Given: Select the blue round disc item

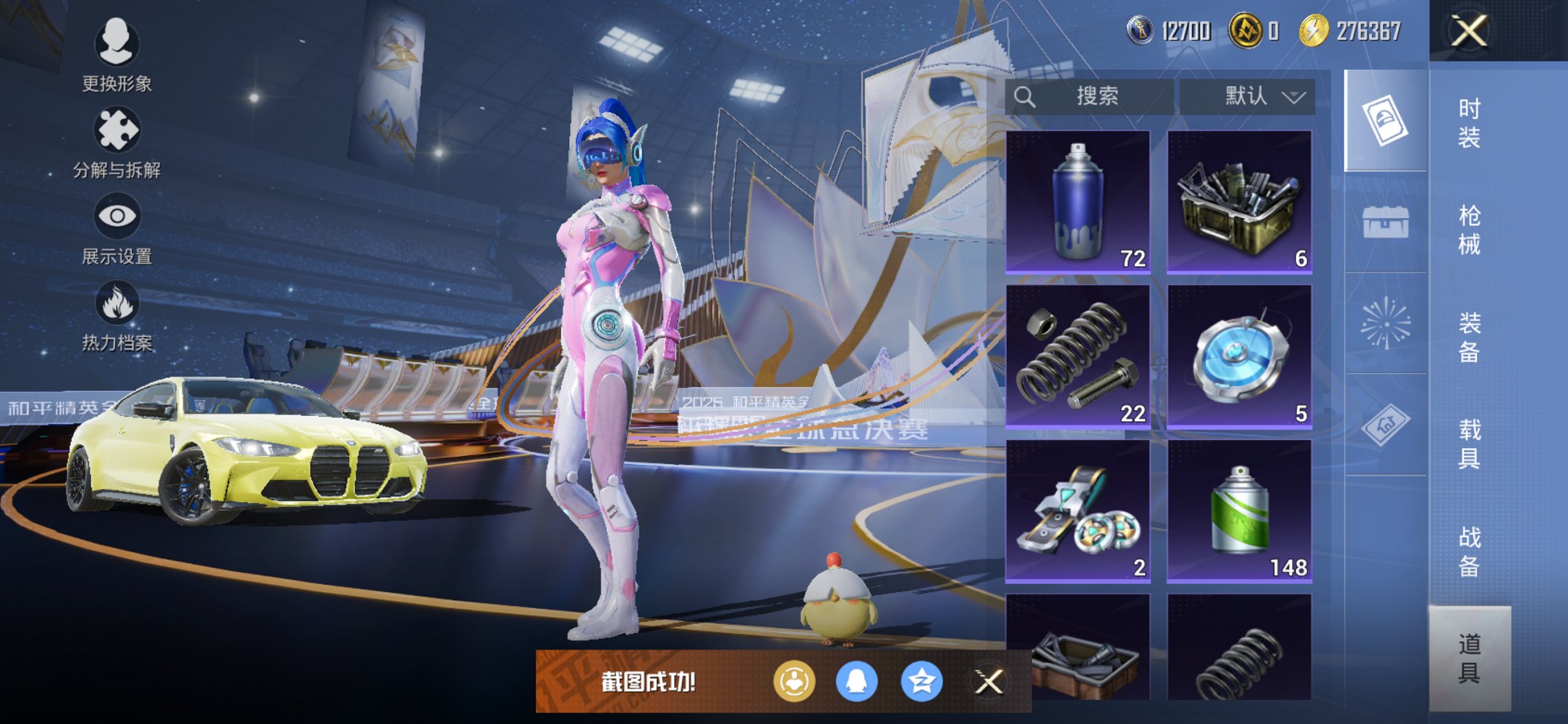Looking at the screenshot, I should click(x=1239, y=356).
